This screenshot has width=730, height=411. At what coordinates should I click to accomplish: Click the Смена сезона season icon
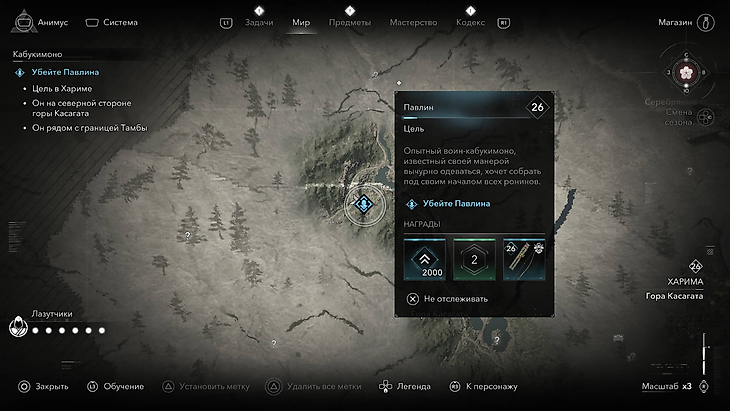tap(704, 117)
